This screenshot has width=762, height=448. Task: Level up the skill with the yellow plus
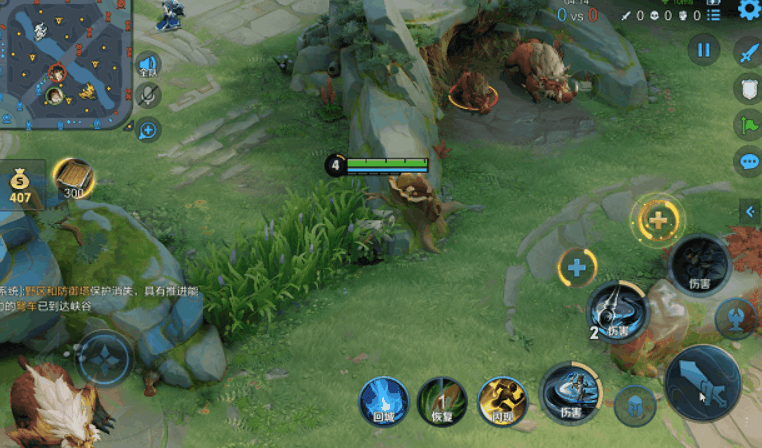[657, 221]
